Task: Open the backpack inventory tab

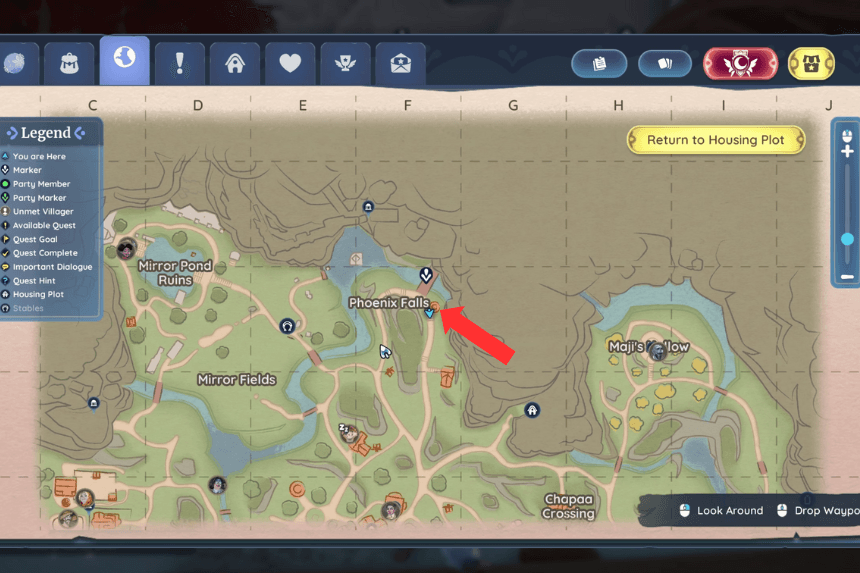Action: (71, 63)
